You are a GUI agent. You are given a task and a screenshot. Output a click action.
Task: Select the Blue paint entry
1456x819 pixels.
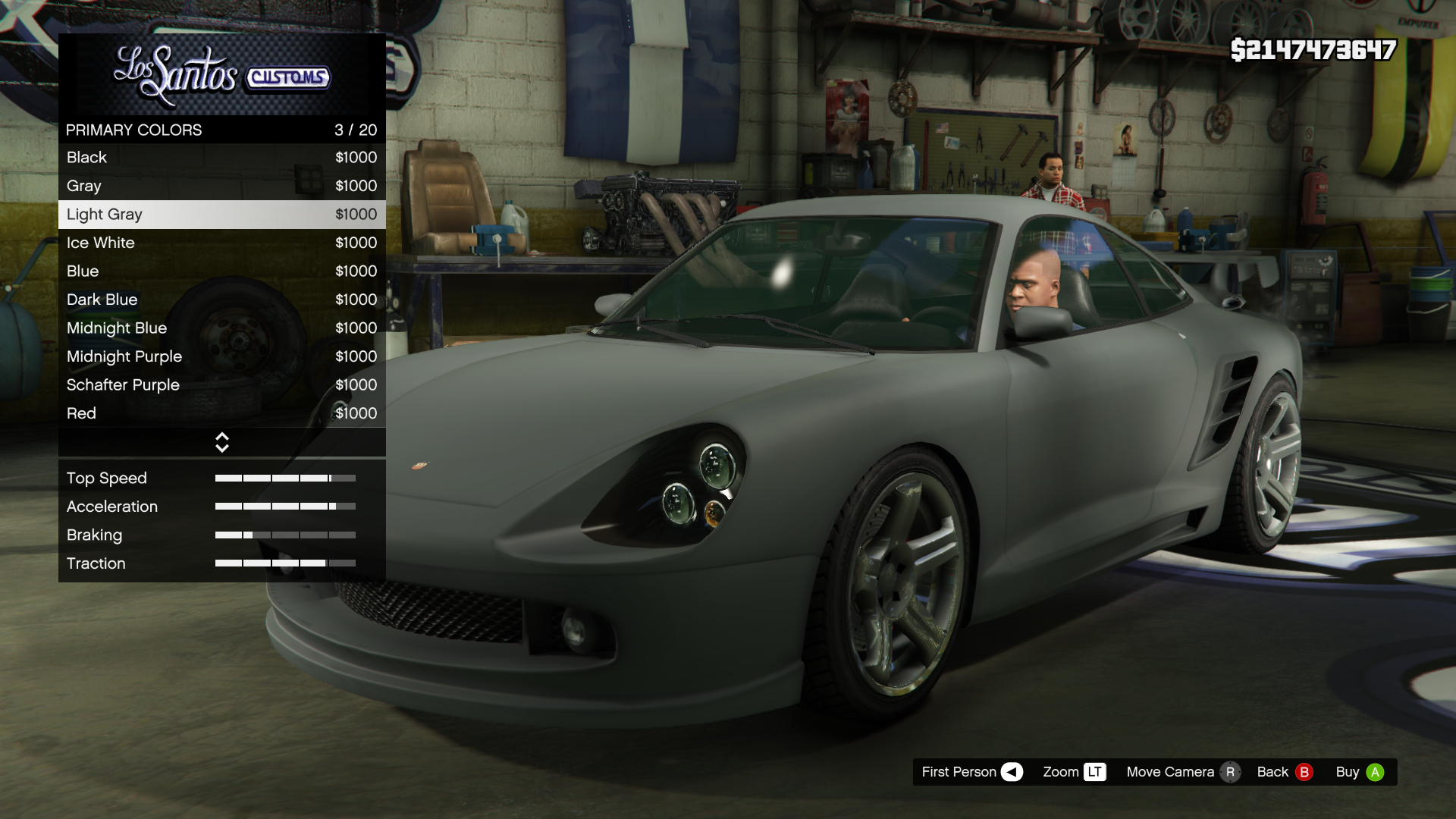(221, 271)
